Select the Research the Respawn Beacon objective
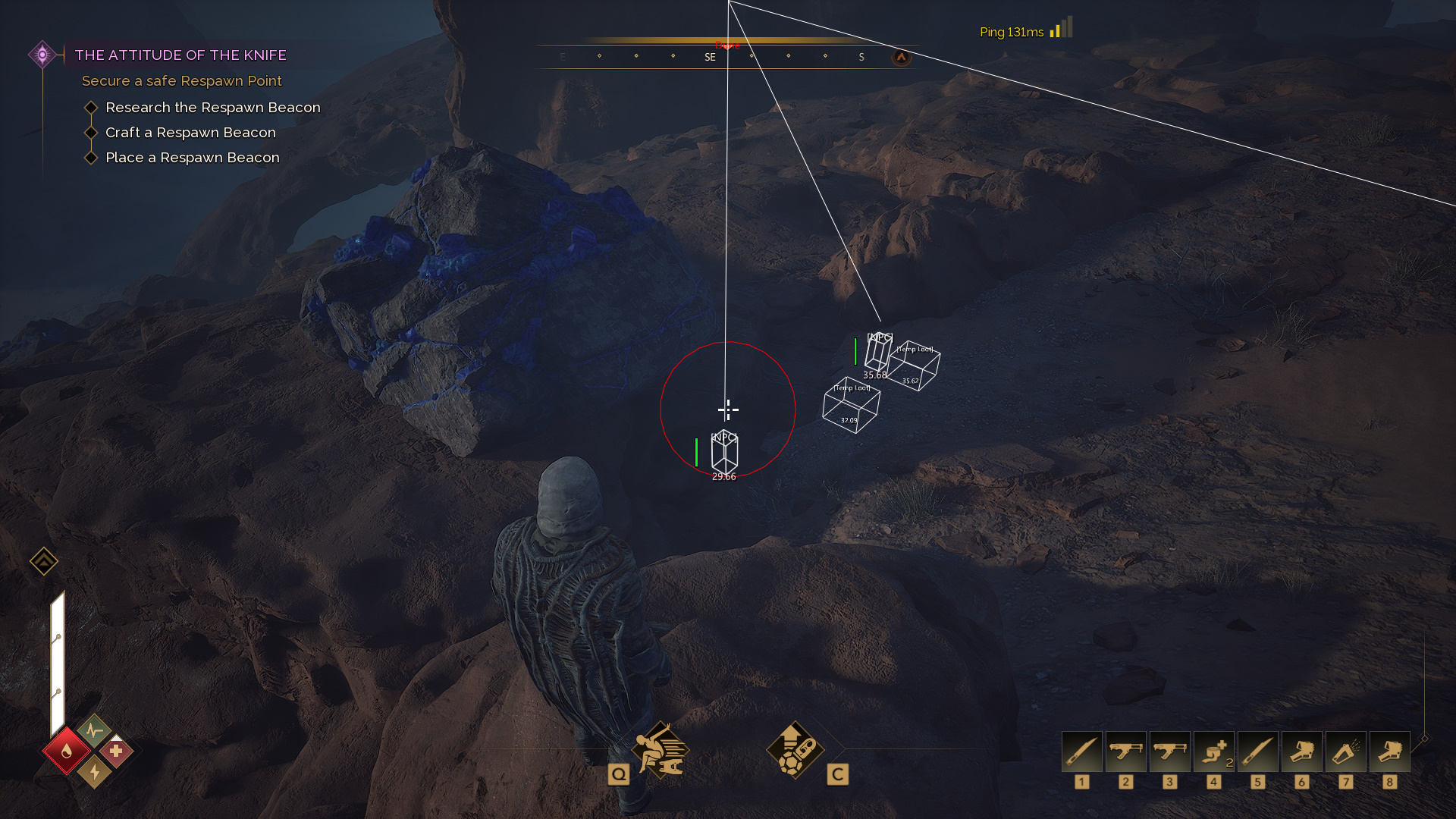 tap(212, 108)
